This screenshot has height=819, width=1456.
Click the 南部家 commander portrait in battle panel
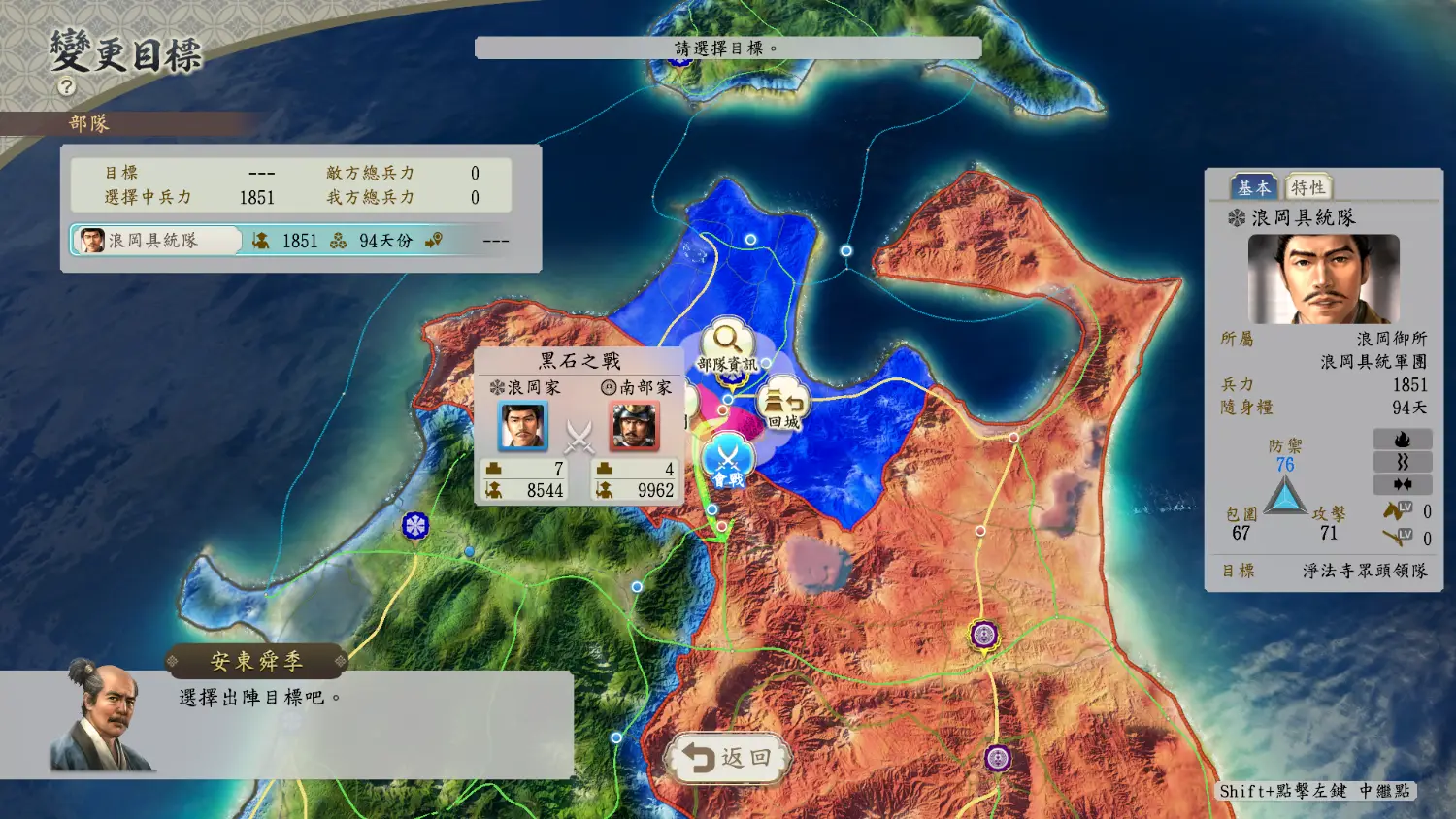(634, 426)
